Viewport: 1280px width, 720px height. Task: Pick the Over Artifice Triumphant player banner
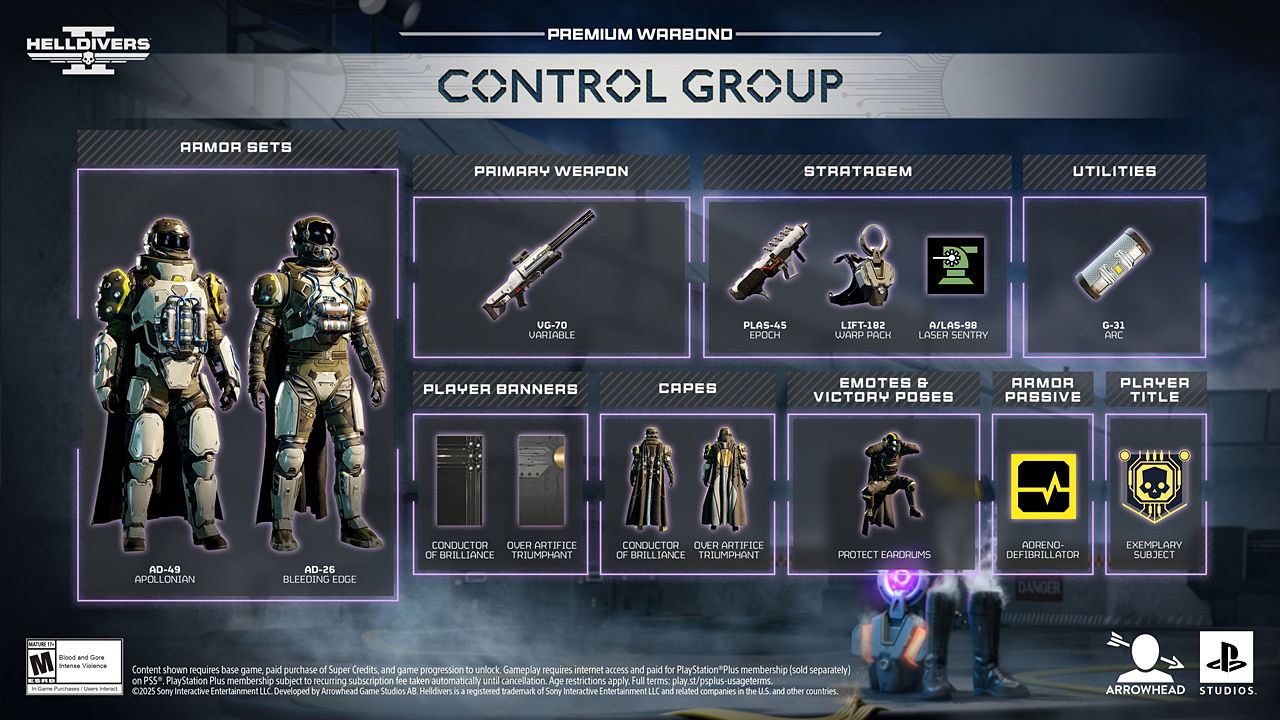click(541, 480)
